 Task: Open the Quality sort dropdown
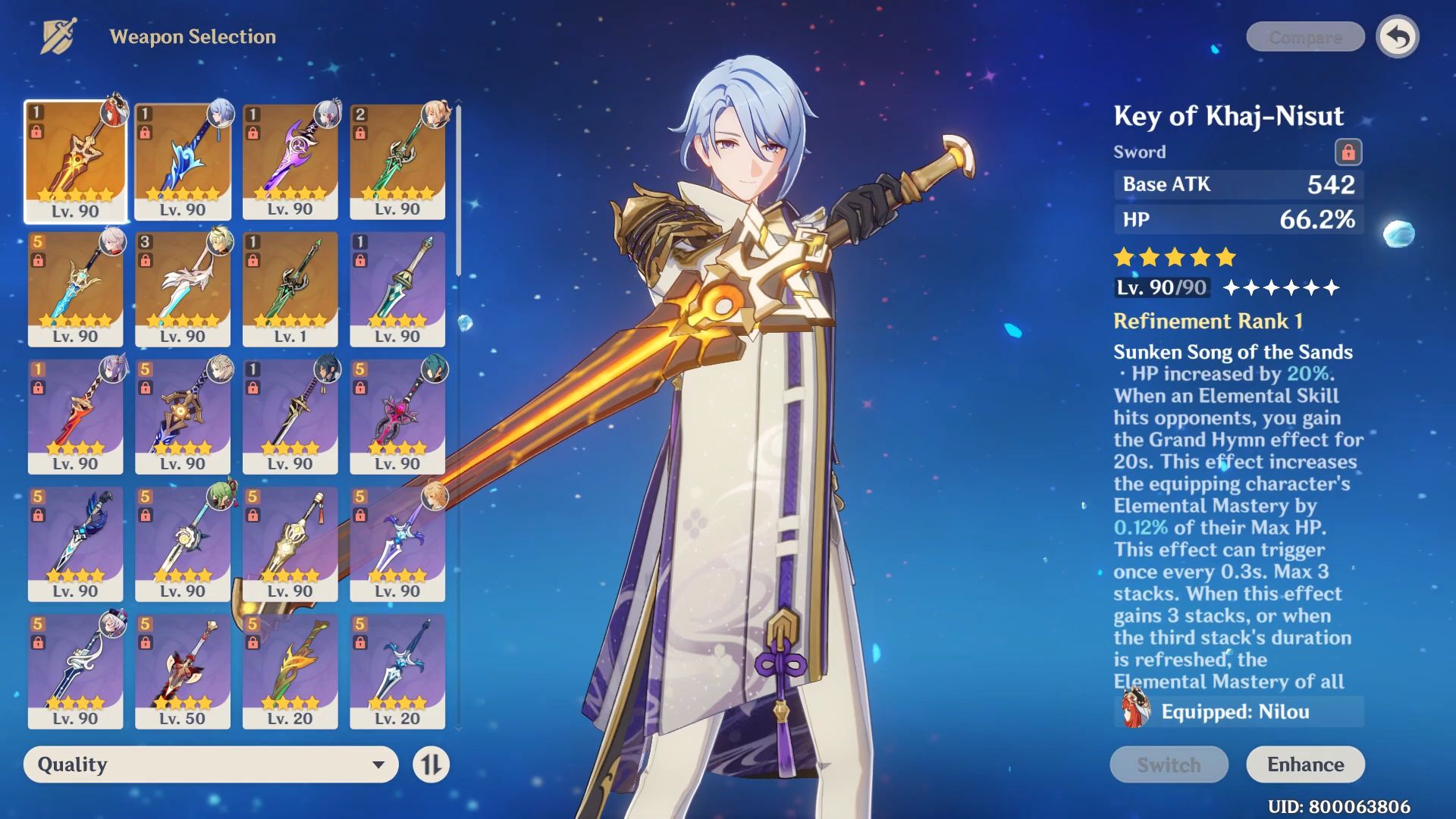(211, 764)
